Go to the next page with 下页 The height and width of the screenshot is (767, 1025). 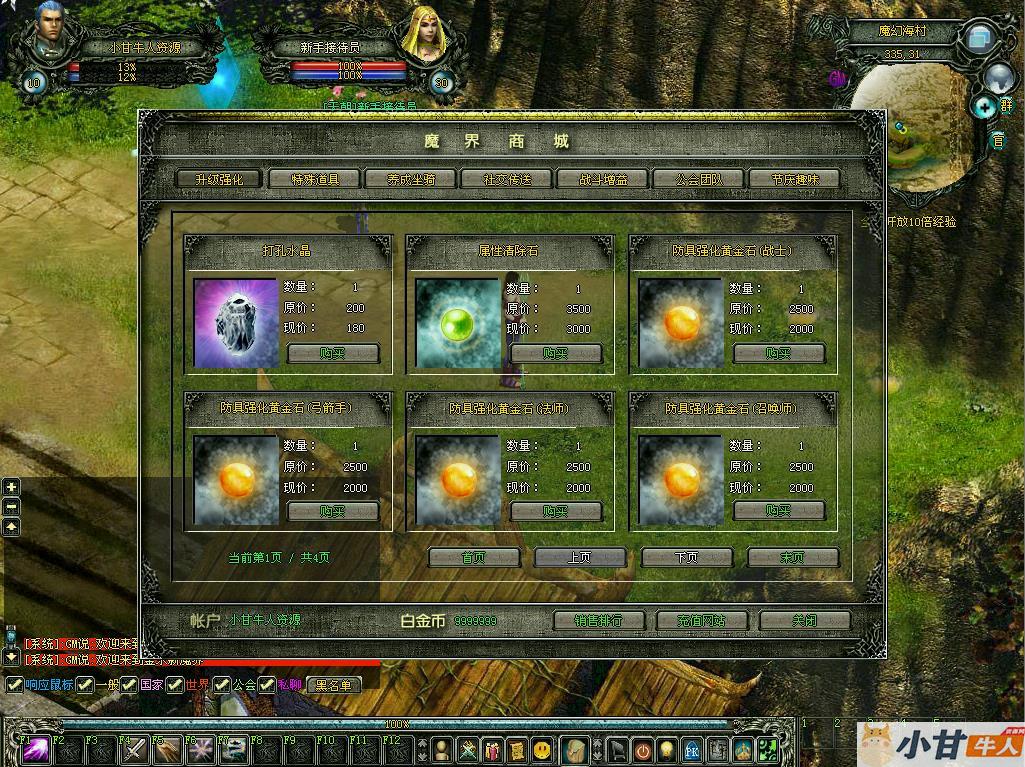[686, 557]
